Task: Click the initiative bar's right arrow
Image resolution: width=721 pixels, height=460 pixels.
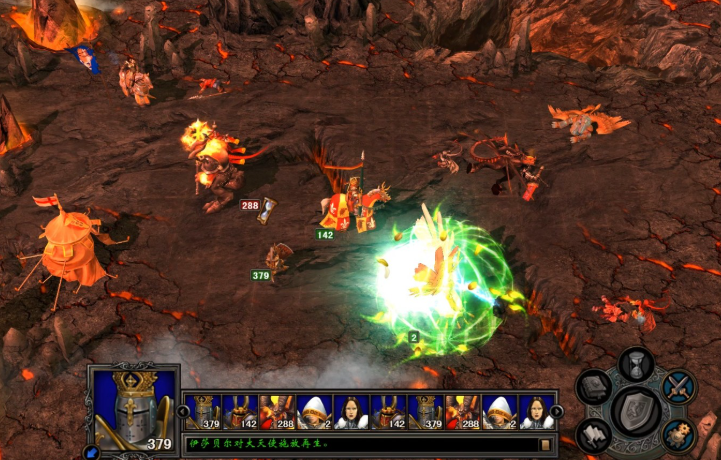Action: tap(557, 411)
